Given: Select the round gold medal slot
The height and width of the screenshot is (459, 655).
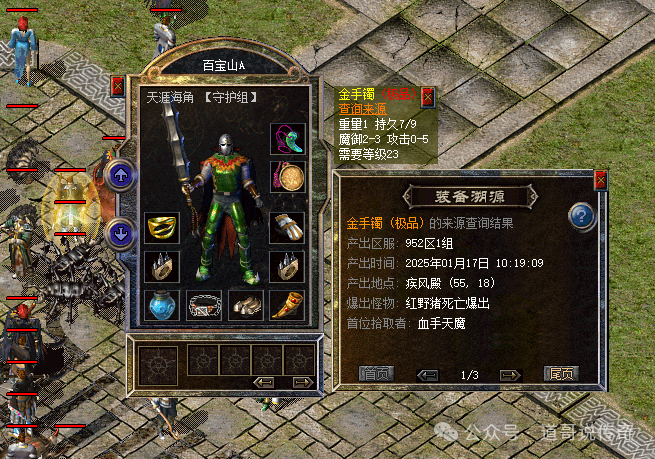Looking at the screenshot, I should pyautogui.click(x=286, y=178).
